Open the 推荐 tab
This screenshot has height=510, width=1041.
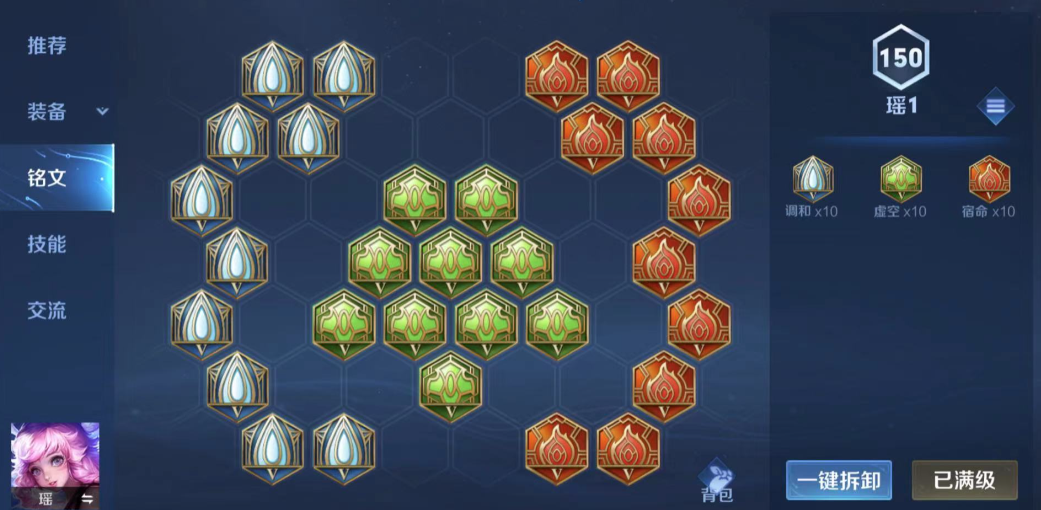coord(47,46)
